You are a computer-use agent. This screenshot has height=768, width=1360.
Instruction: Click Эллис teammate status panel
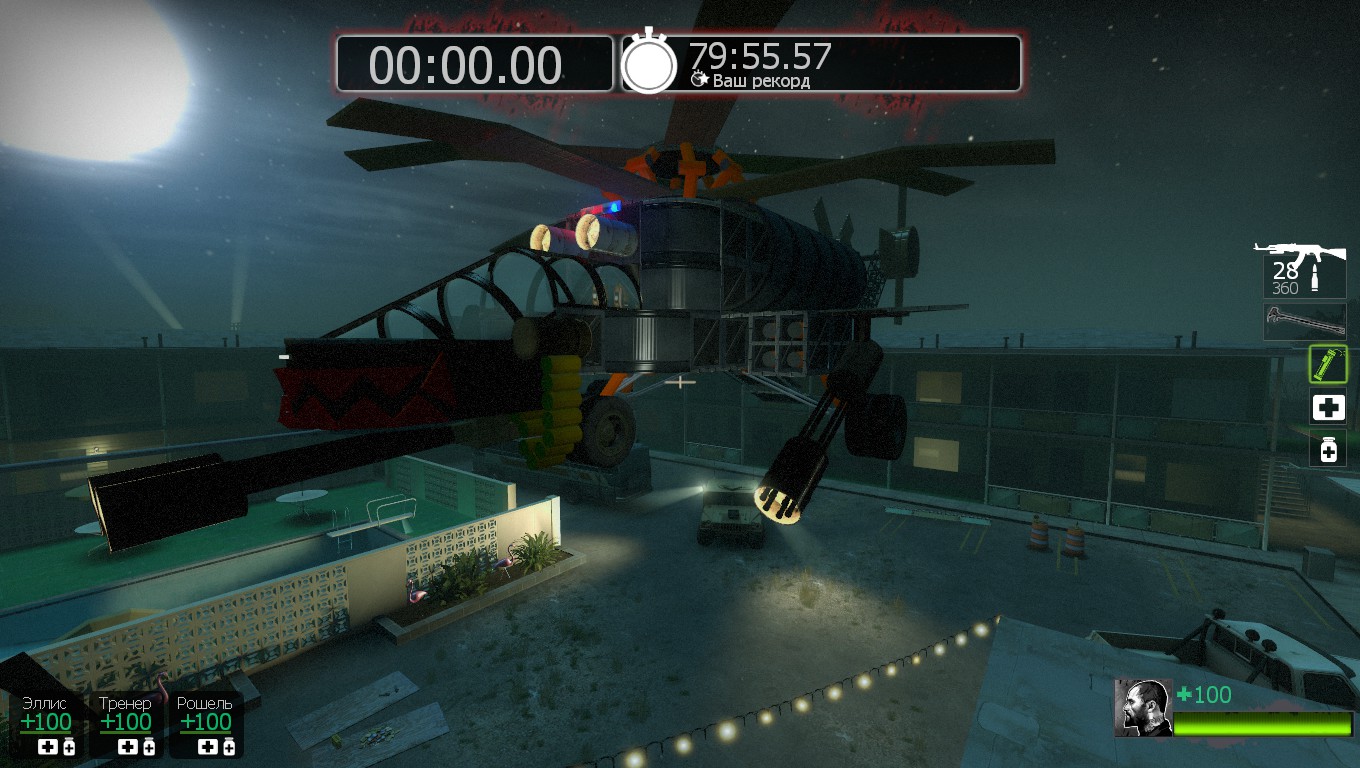tap(46, 724)
